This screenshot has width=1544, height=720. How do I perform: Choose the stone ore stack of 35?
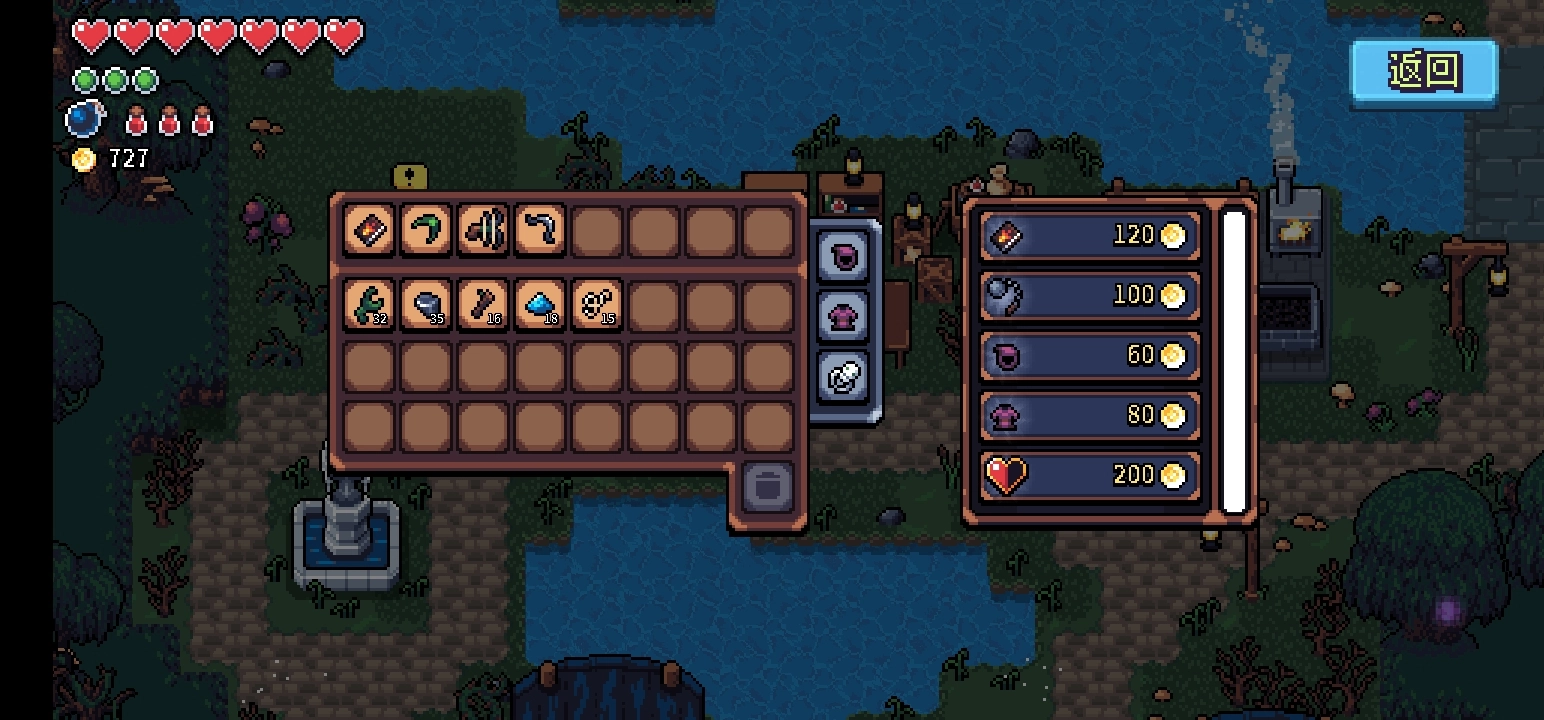[x=426, y=305]
